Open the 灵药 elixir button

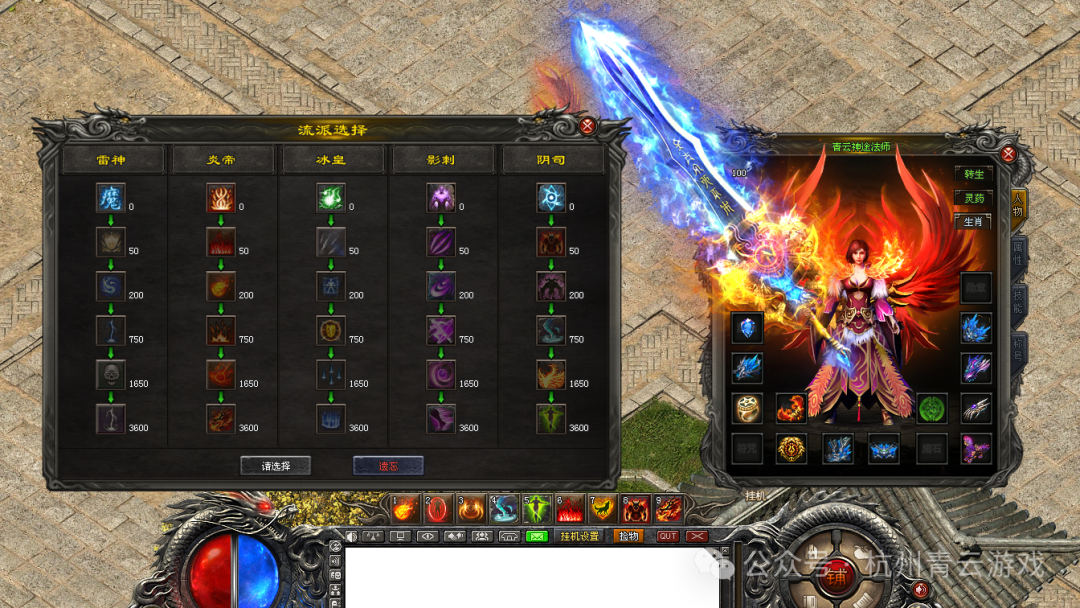click(x=975, y=198)
